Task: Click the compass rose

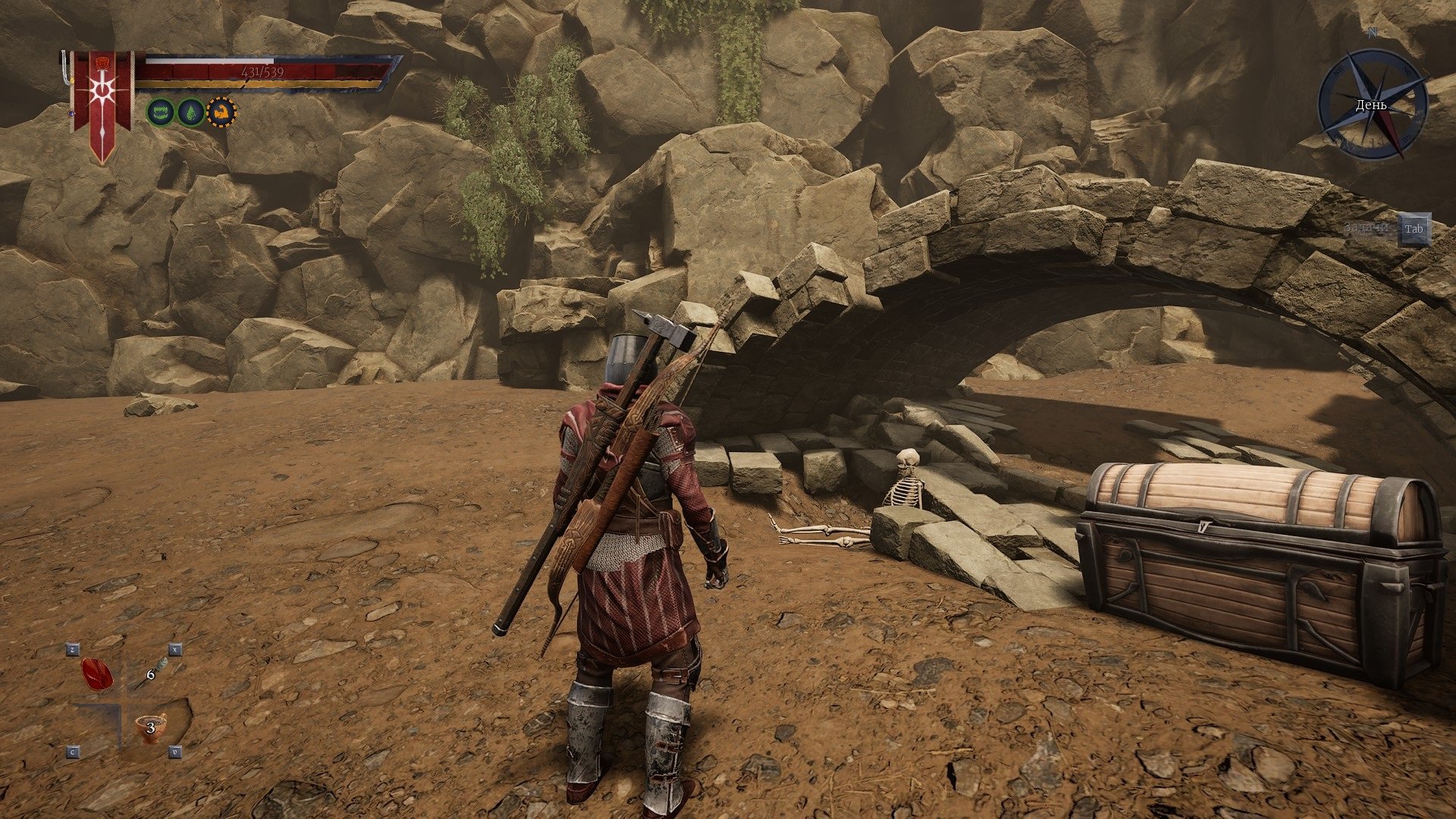Action: coord(1372,105)
